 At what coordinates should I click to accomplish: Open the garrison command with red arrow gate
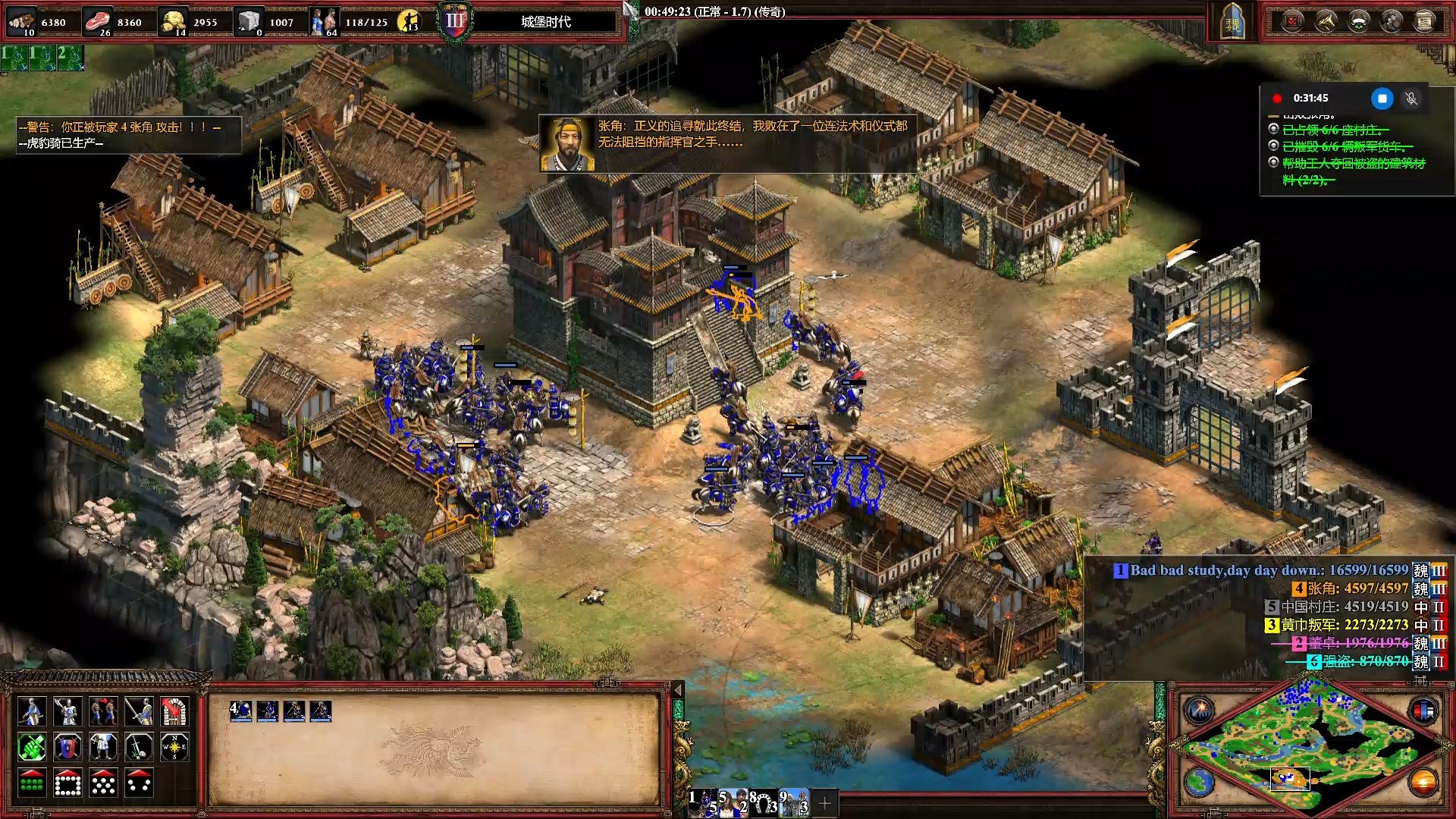point(174,711)
